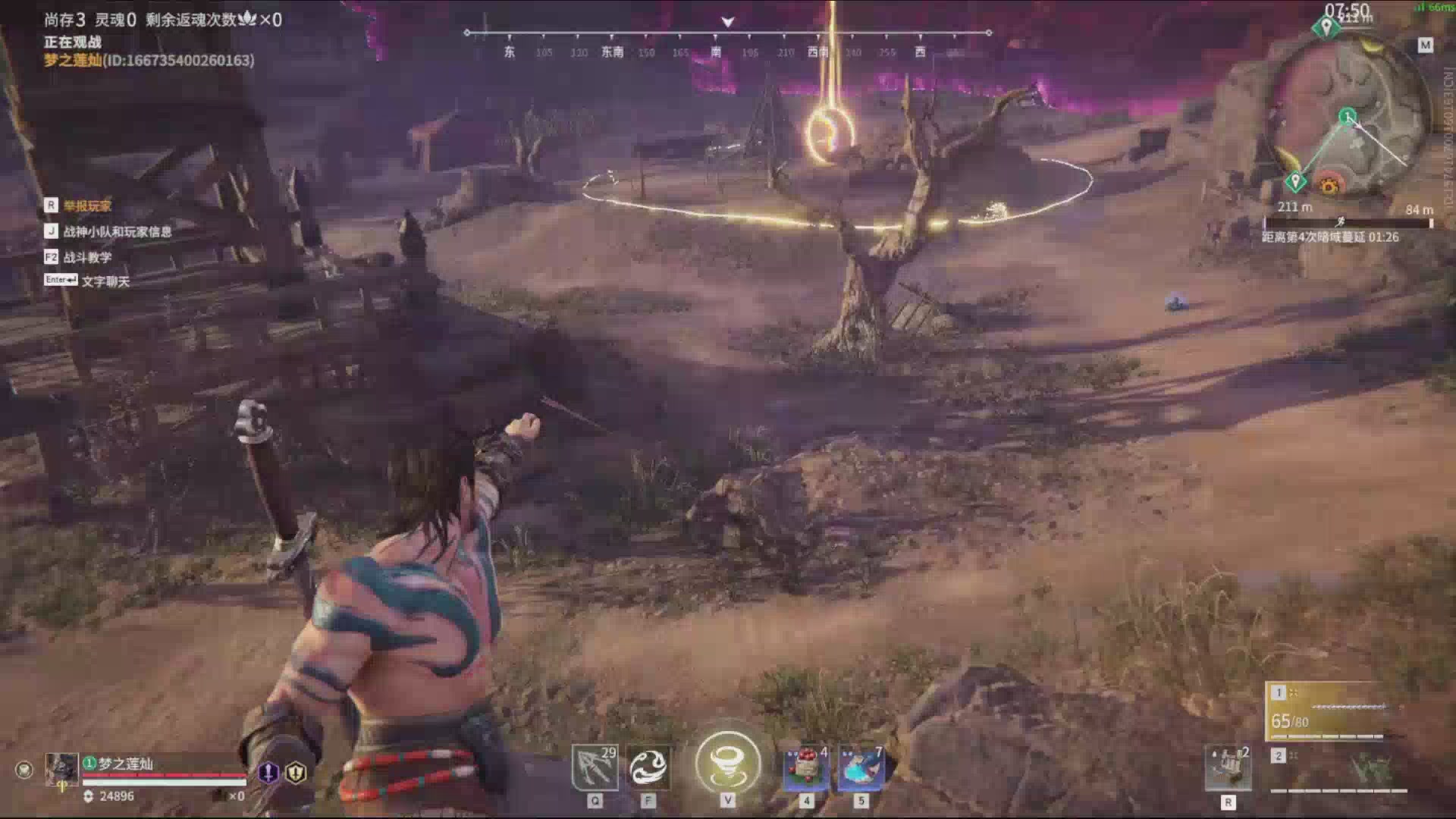Open the 文字聊天 text chat
Screen dimensions: 1456x819
tap(105, 281)
